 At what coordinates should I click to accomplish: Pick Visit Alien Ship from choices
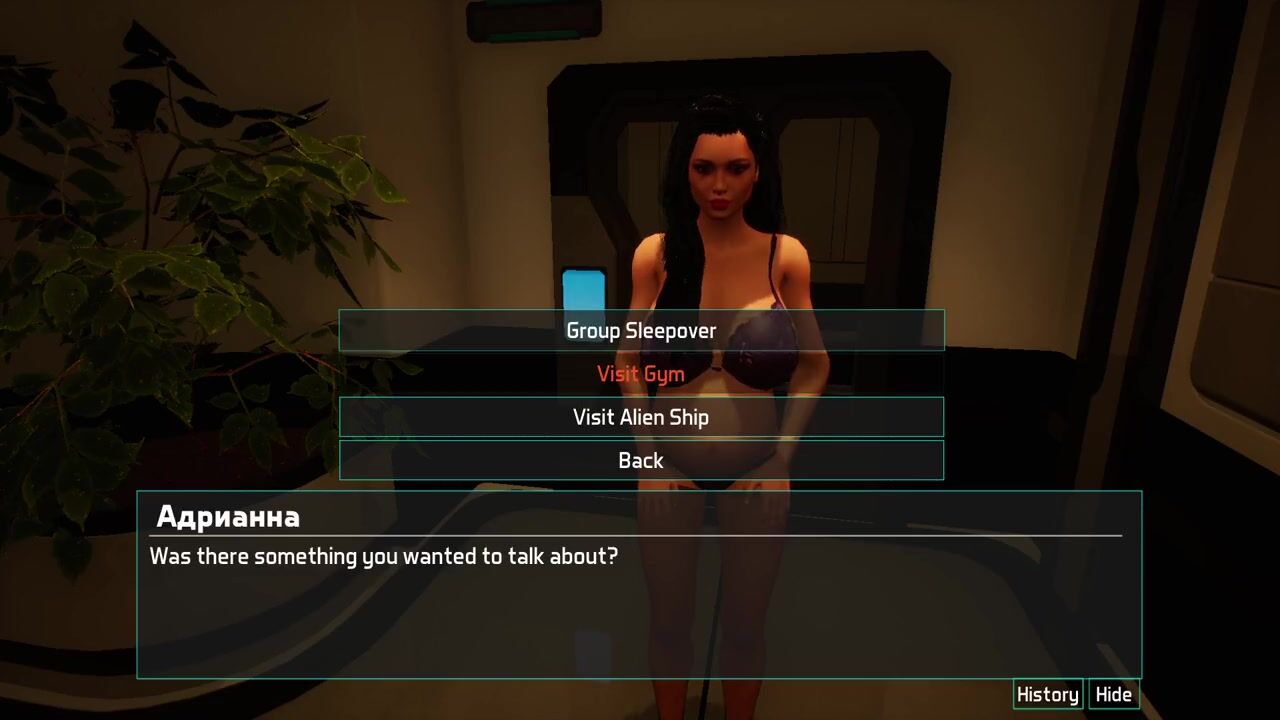(x=641, y=417)
